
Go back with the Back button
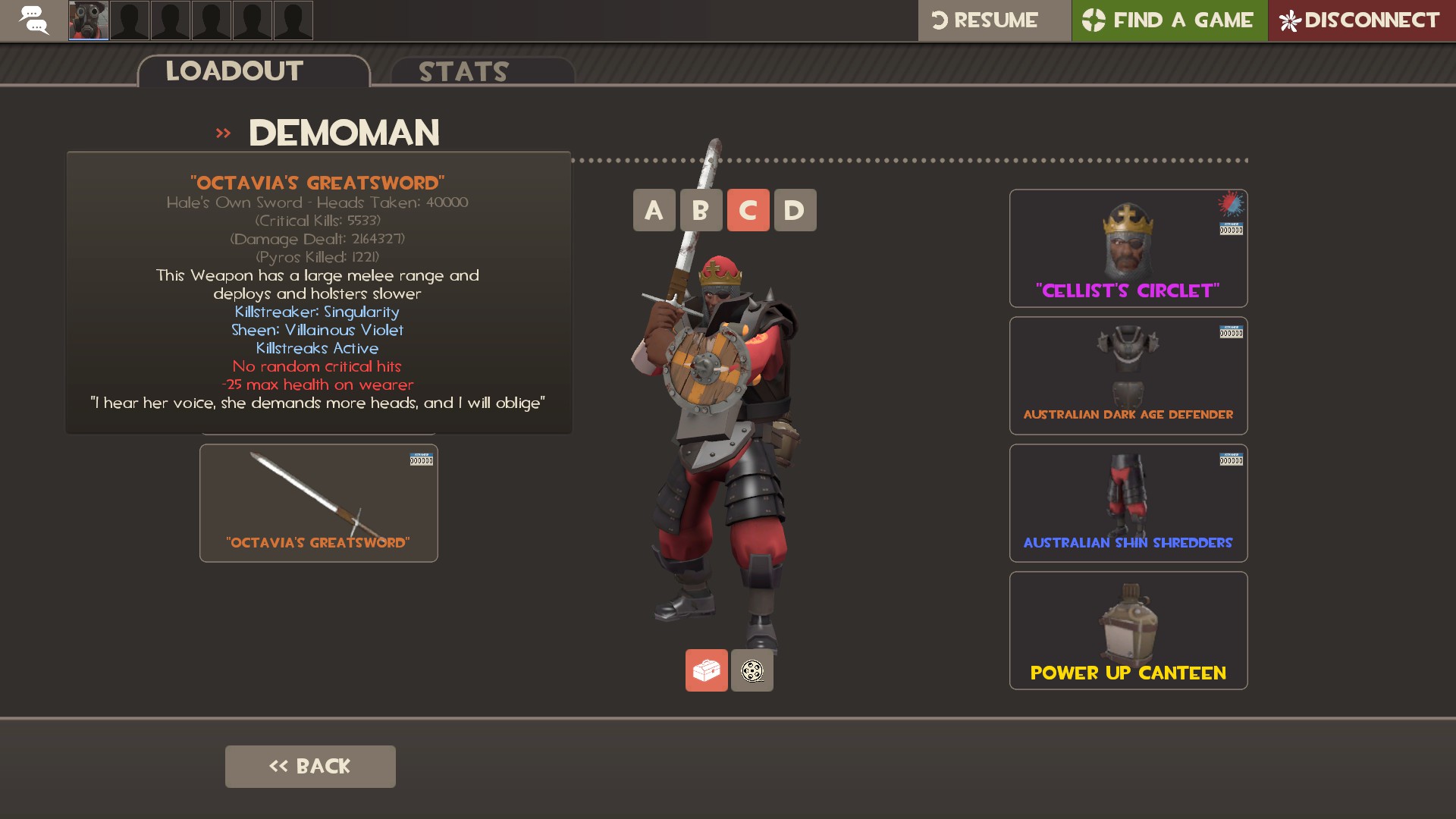[x=310, y=766]
